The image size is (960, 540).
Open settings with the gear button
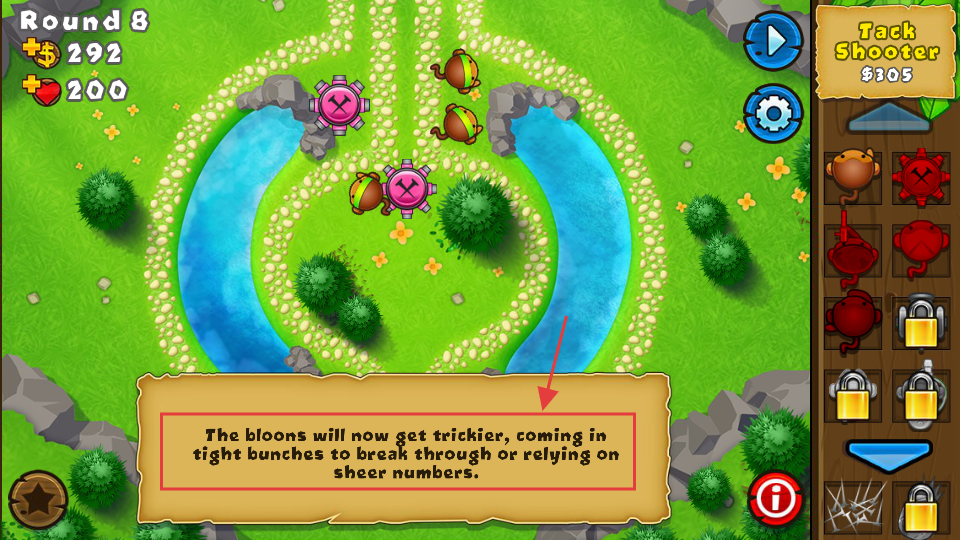pyautogui.click(x=773, y=114)
